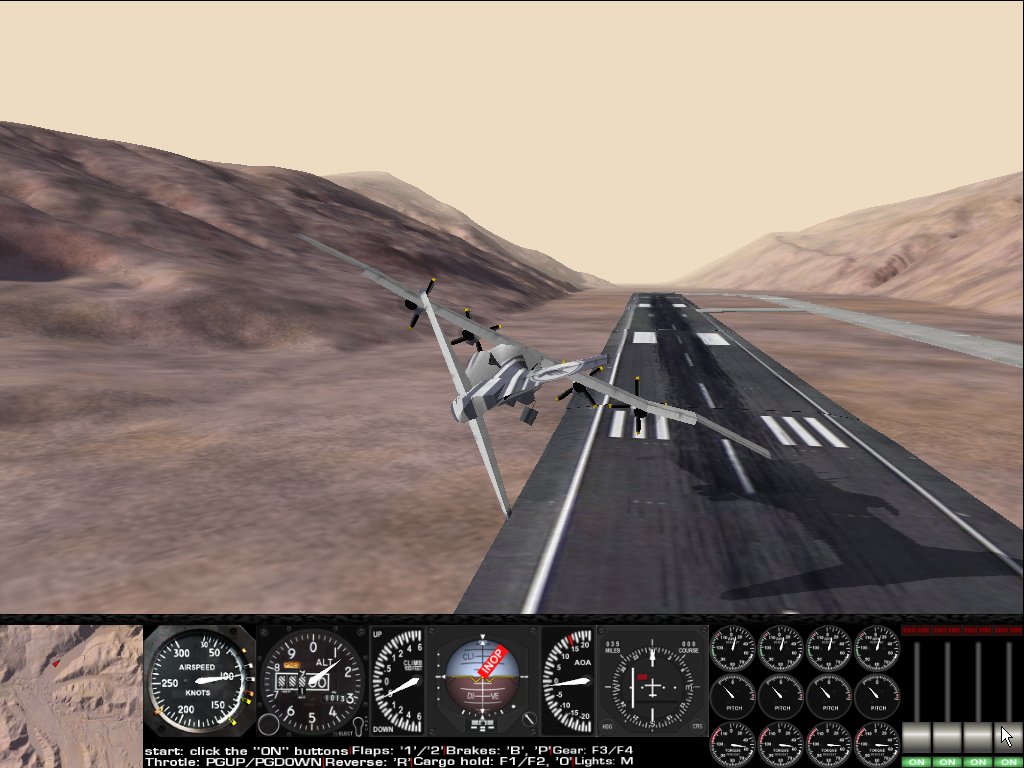Screen dimensions: 1024x768
Task: Click engine 1 throttle lever handle
Action: [x=917, y=738]
